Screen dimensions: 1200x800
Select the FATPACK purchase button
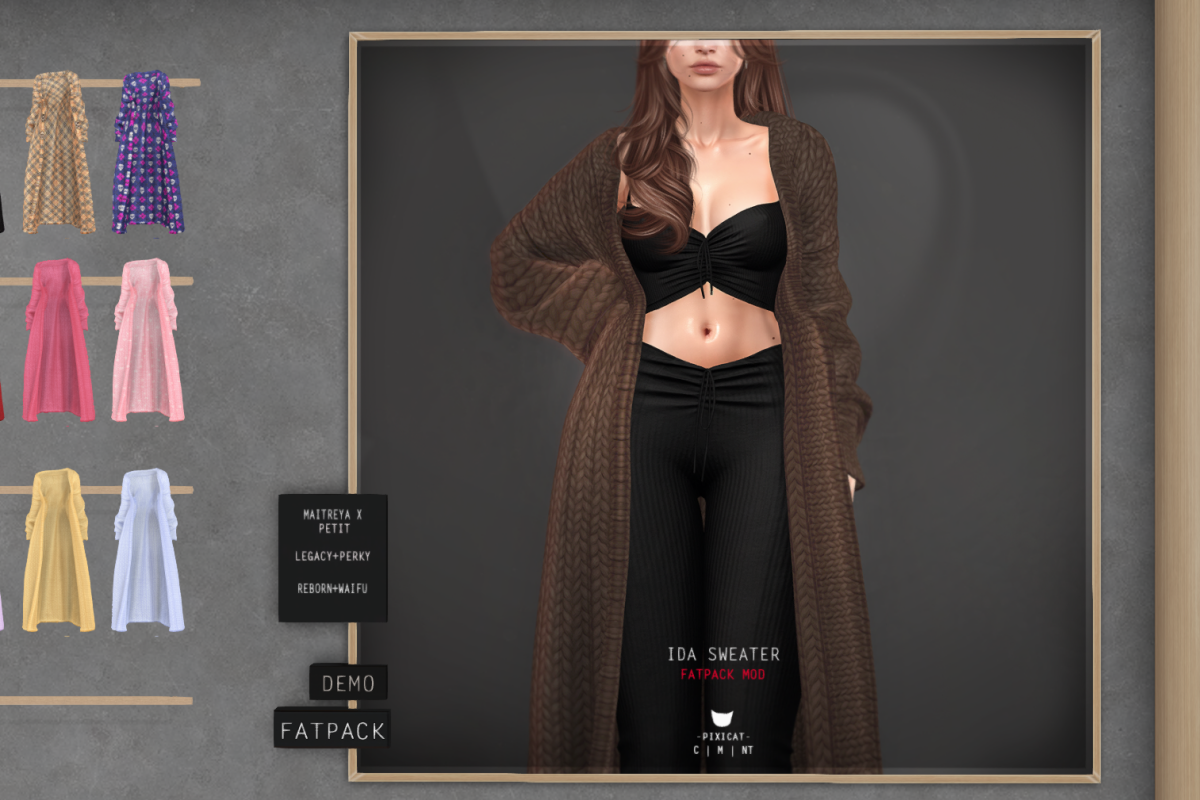pyautogui.click(x=332, y=730)
